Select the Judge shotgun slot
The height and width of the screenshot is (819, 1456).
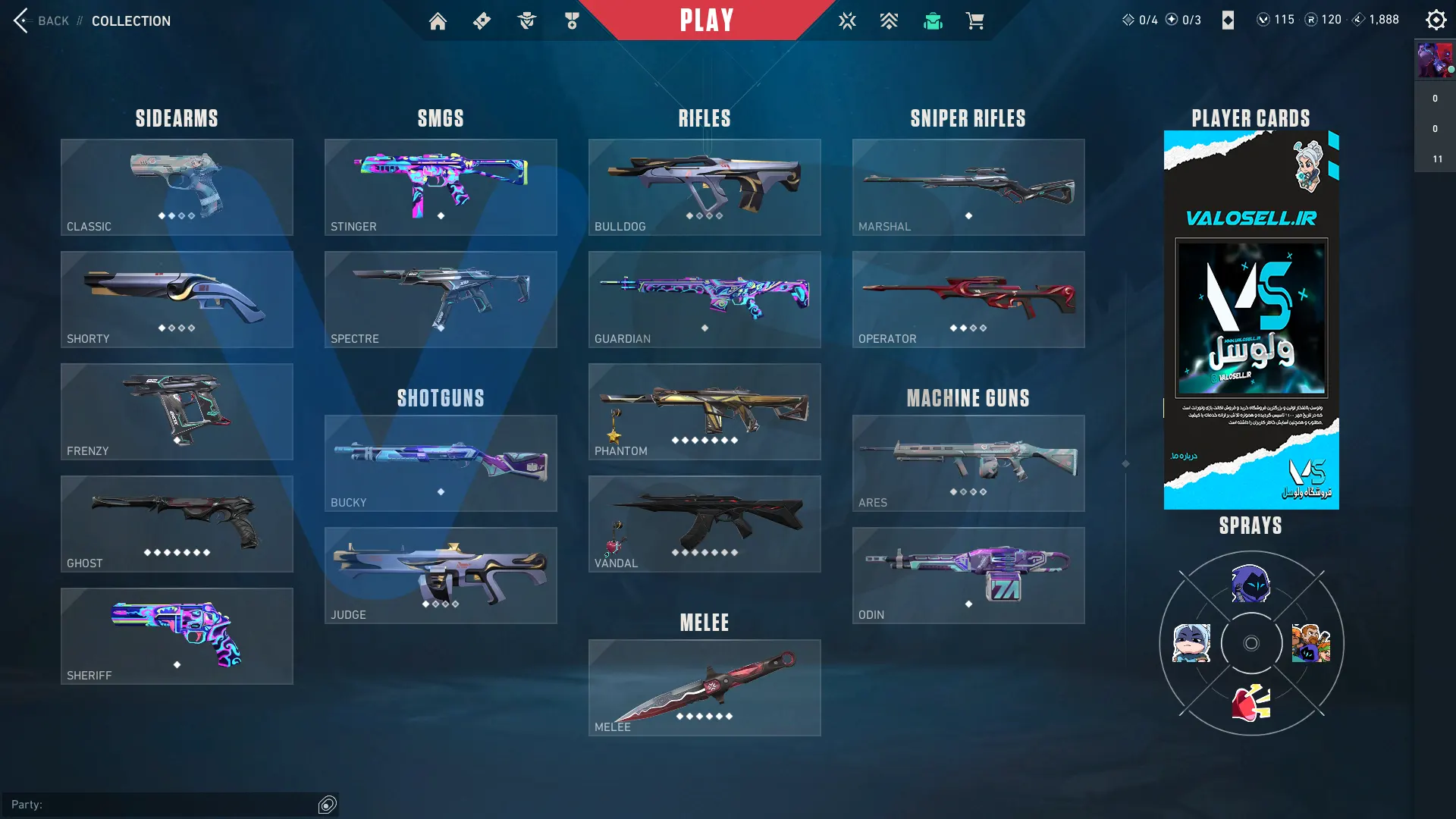click(x=441, y=575)
